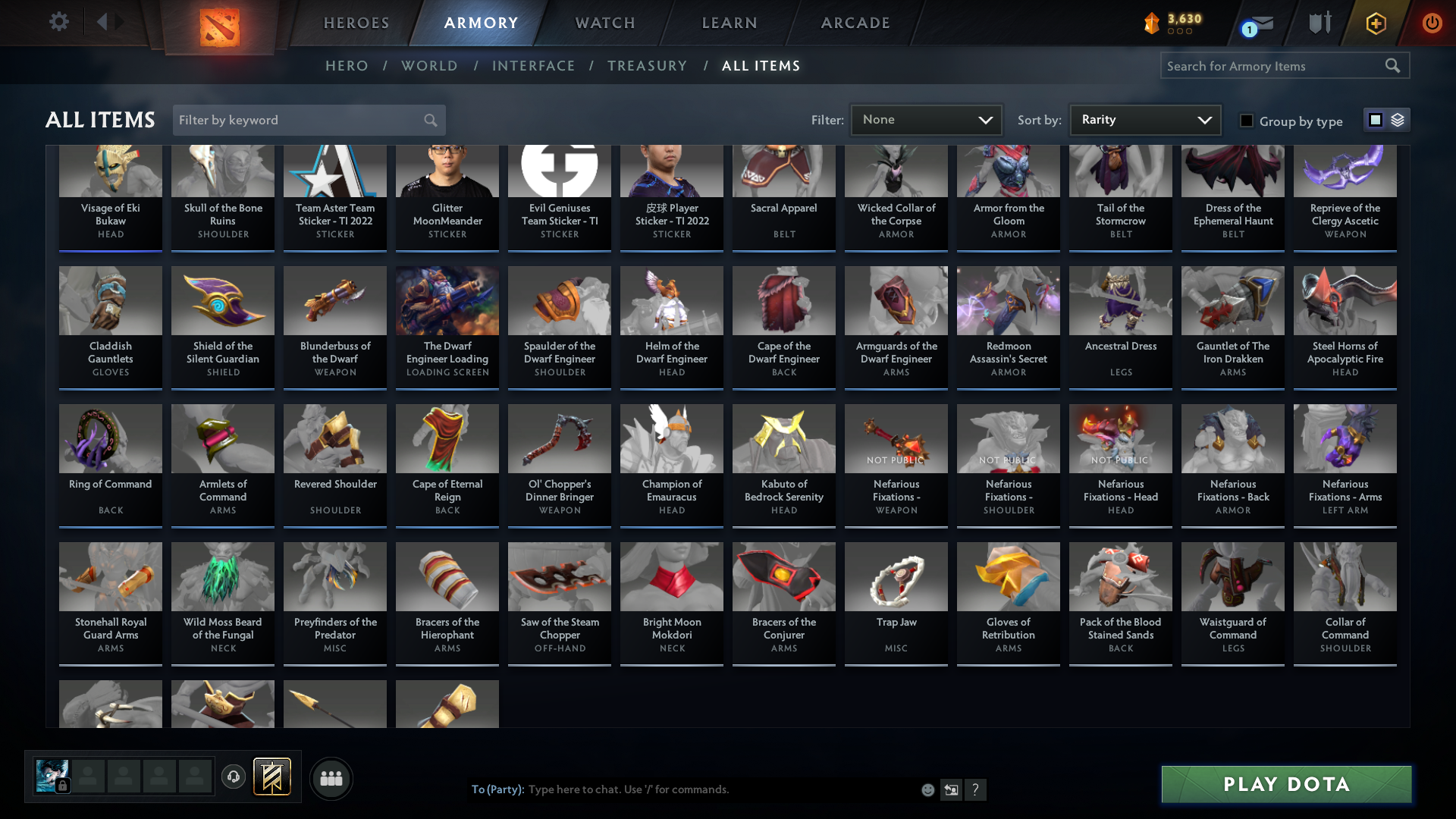Switch to the WATCH tab
The height and width of the screenshot is (819, 1456).
604,23
